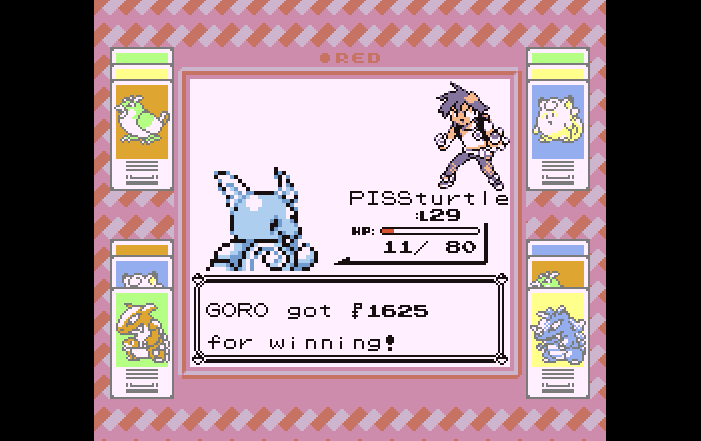Advance the "GORO got ₽1625" dialogue box
Viewport: 701px width, 441px height.
click(x=349, y=320)
